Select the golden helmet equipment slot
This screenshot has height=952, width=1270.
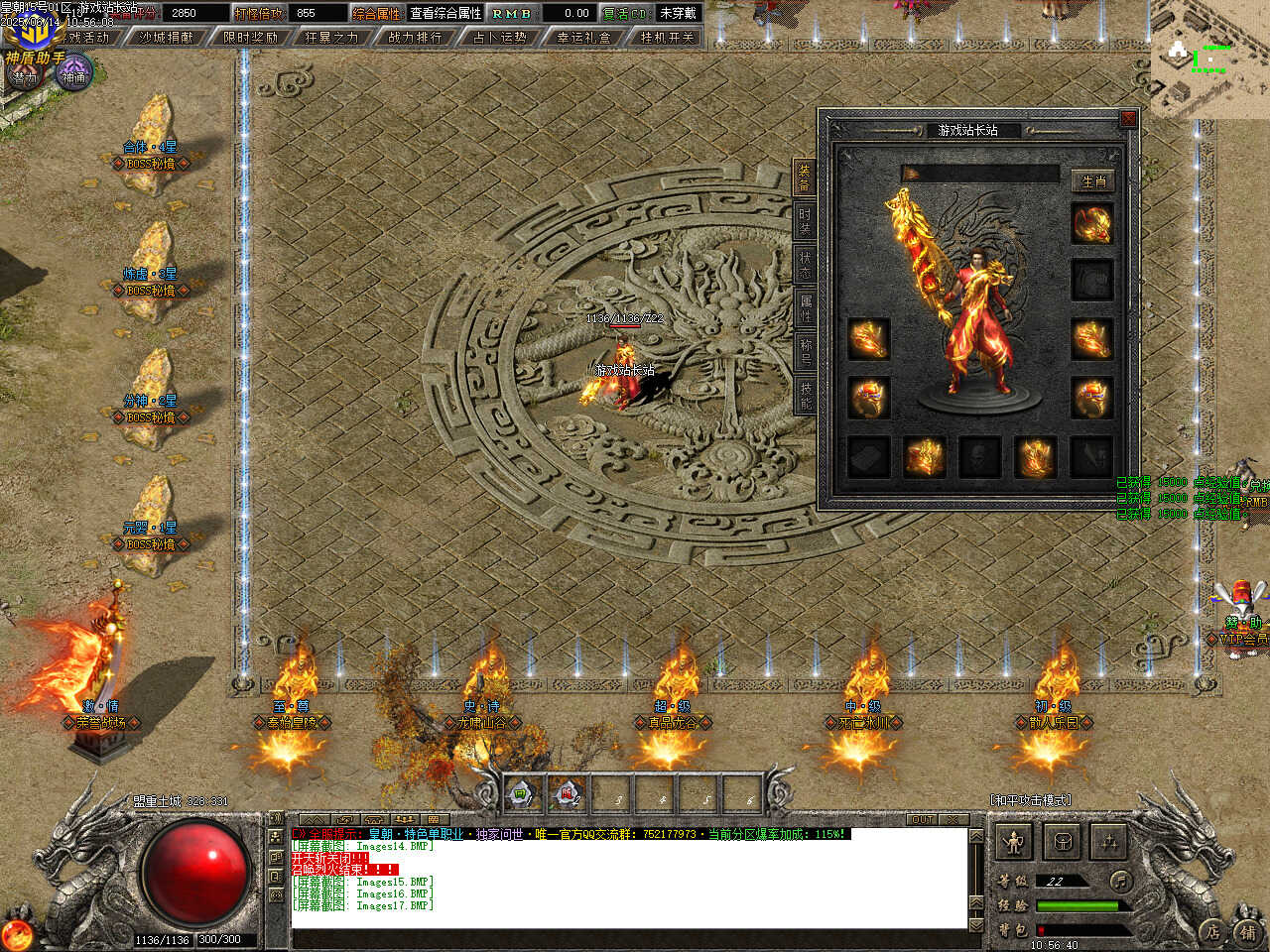pos(1091,224)
